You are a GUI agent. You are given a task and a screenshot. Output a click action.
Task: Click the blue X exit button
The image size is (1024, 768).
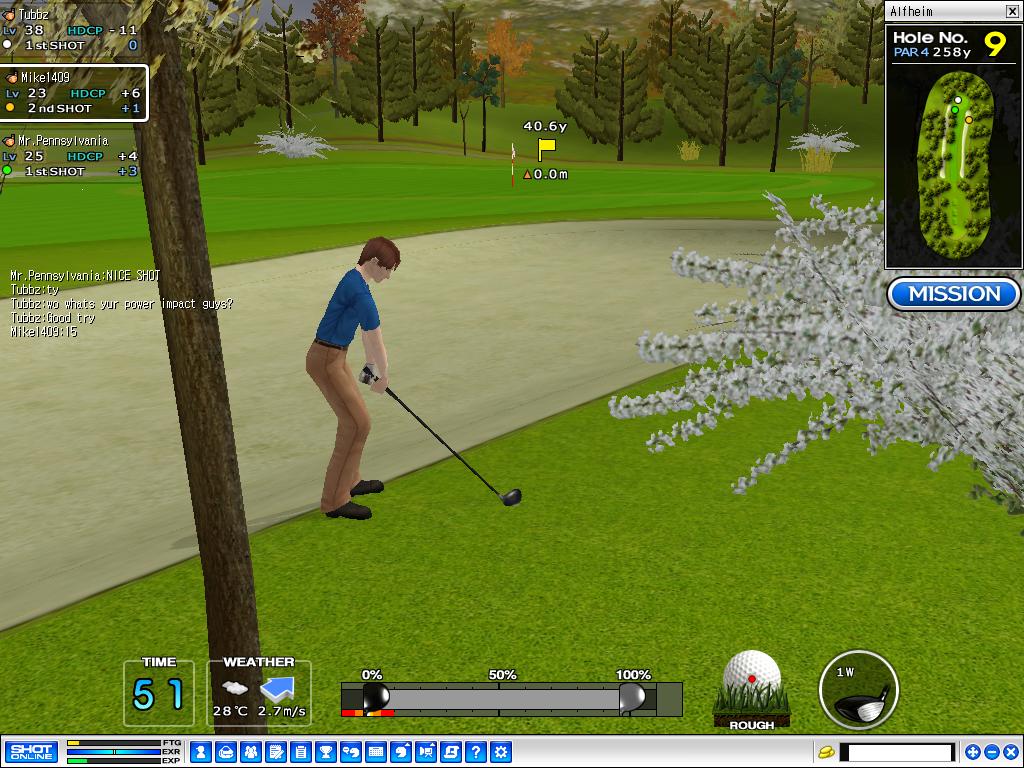[1010, 752]
